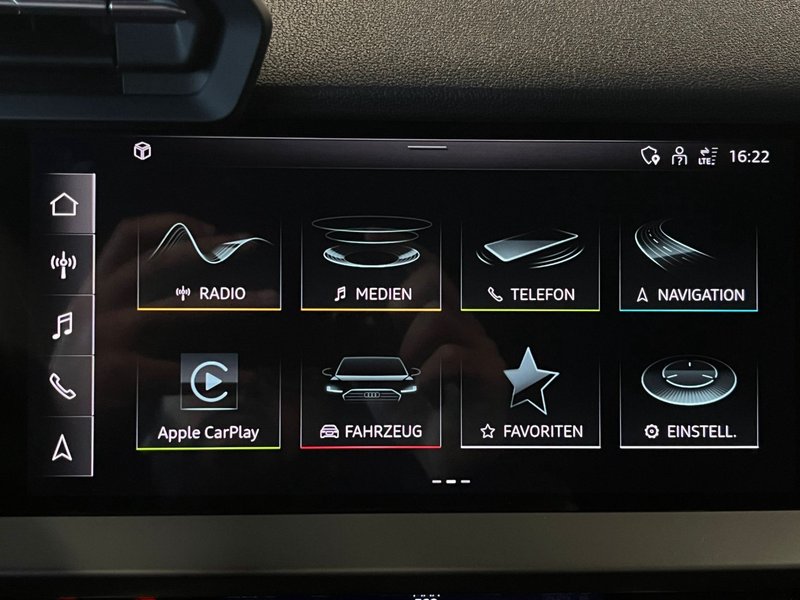Open the top pull-down handle
Viewport: 800px width, 600px height.
coord(428,148)
